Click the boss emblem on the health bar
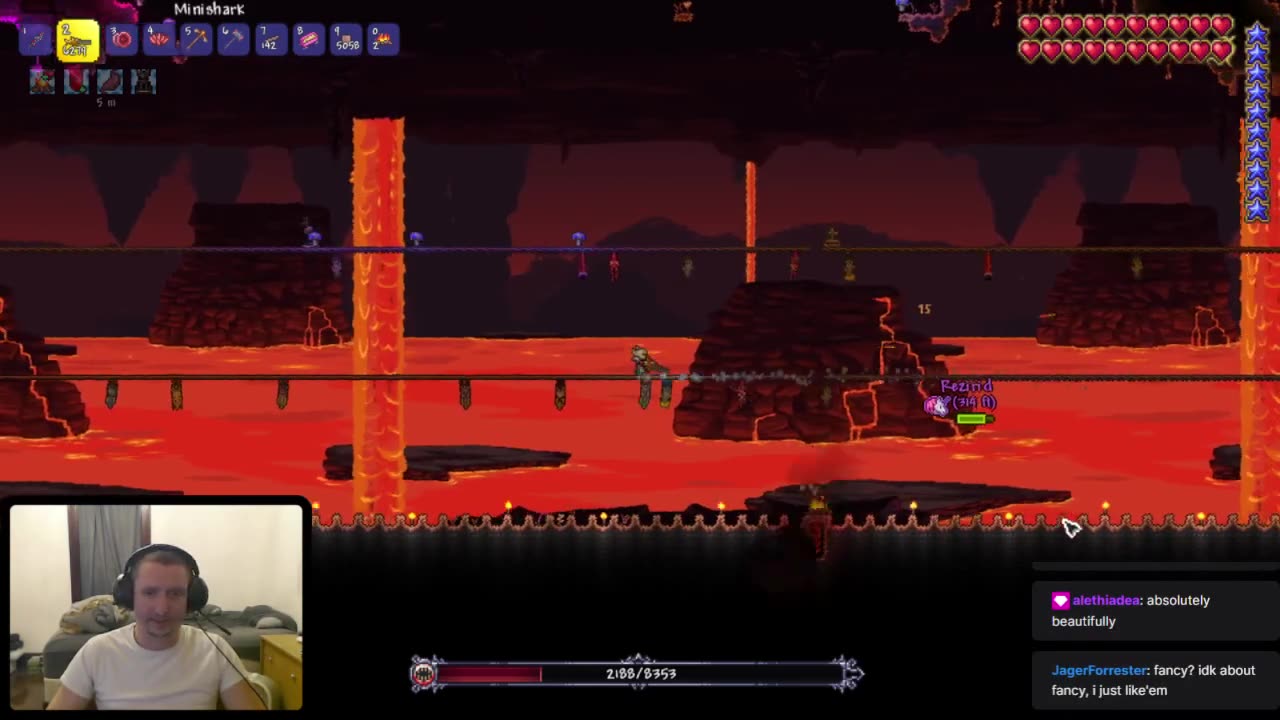 424,673
